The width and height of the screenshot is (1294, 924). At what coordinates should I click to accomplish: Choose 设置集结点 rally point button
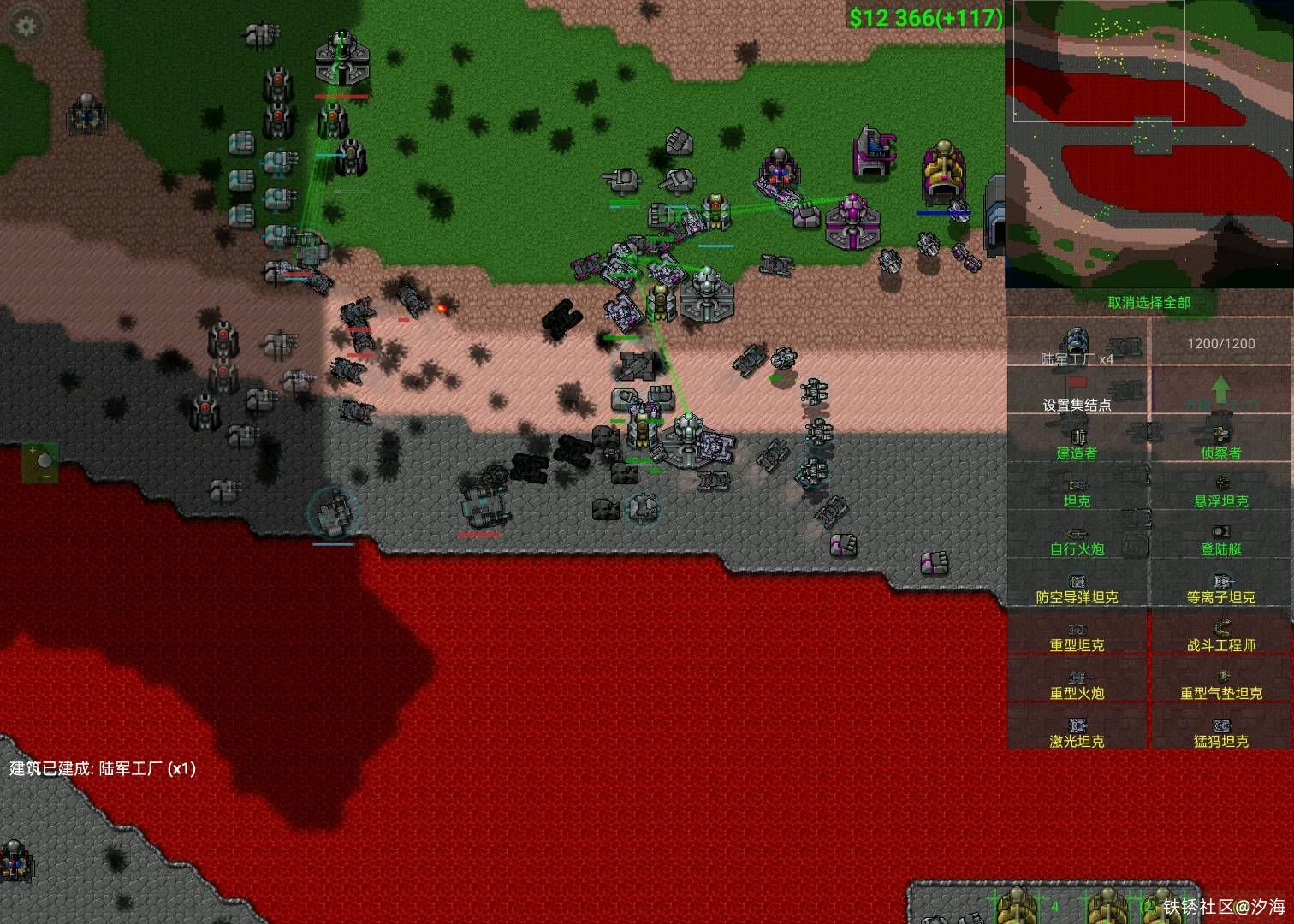click(1077, 394)
